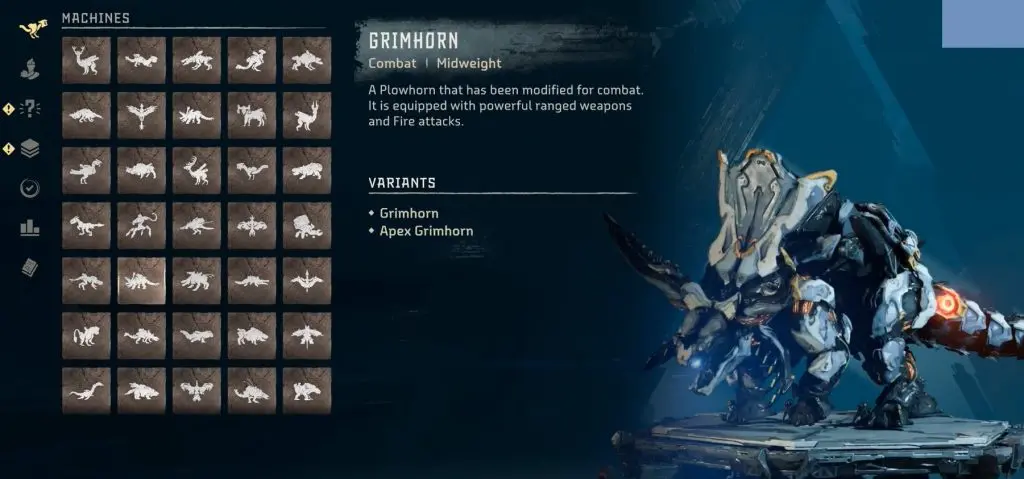The image size is (1024, 479).
Task: Open the question mark notebook tab
Action: (x=30, y=109)
